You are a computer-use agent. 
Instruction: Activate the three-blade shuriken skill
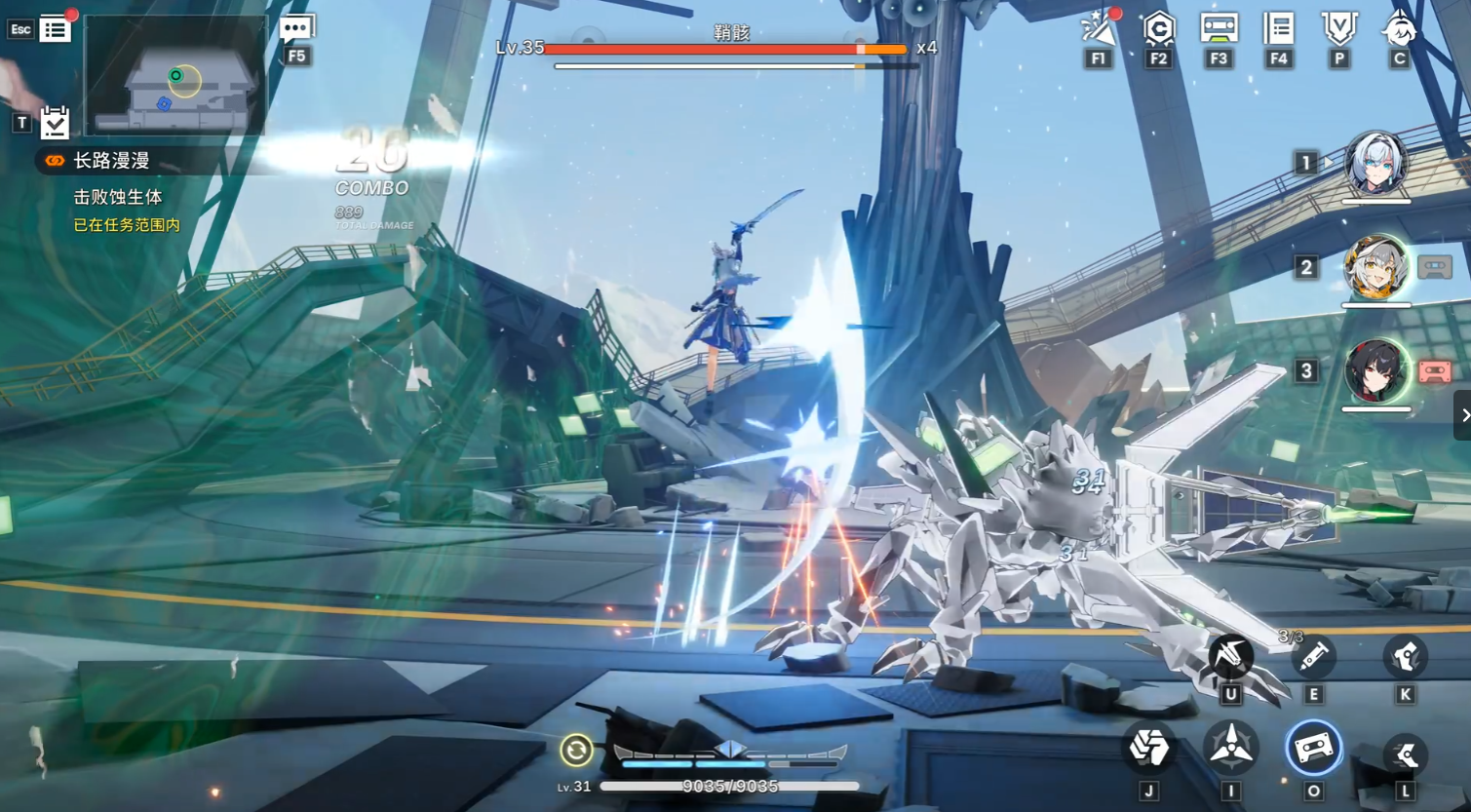point(1230,749)
